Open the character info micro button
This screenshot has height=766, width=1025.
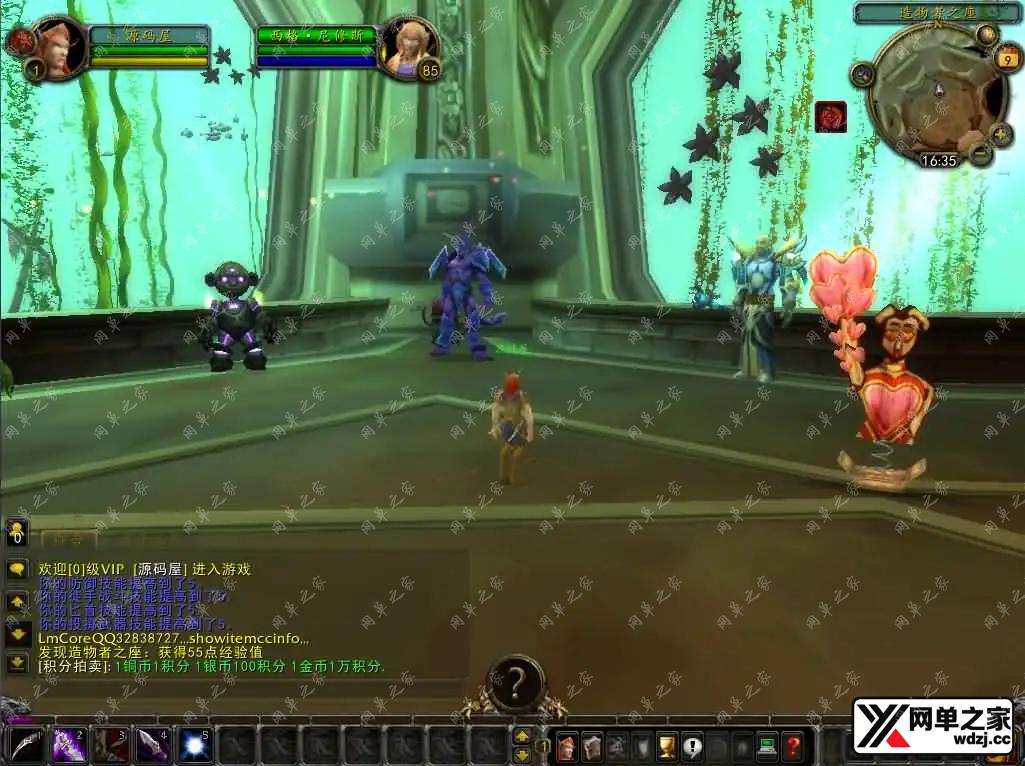pyautogui.click(x=567, y=746)
